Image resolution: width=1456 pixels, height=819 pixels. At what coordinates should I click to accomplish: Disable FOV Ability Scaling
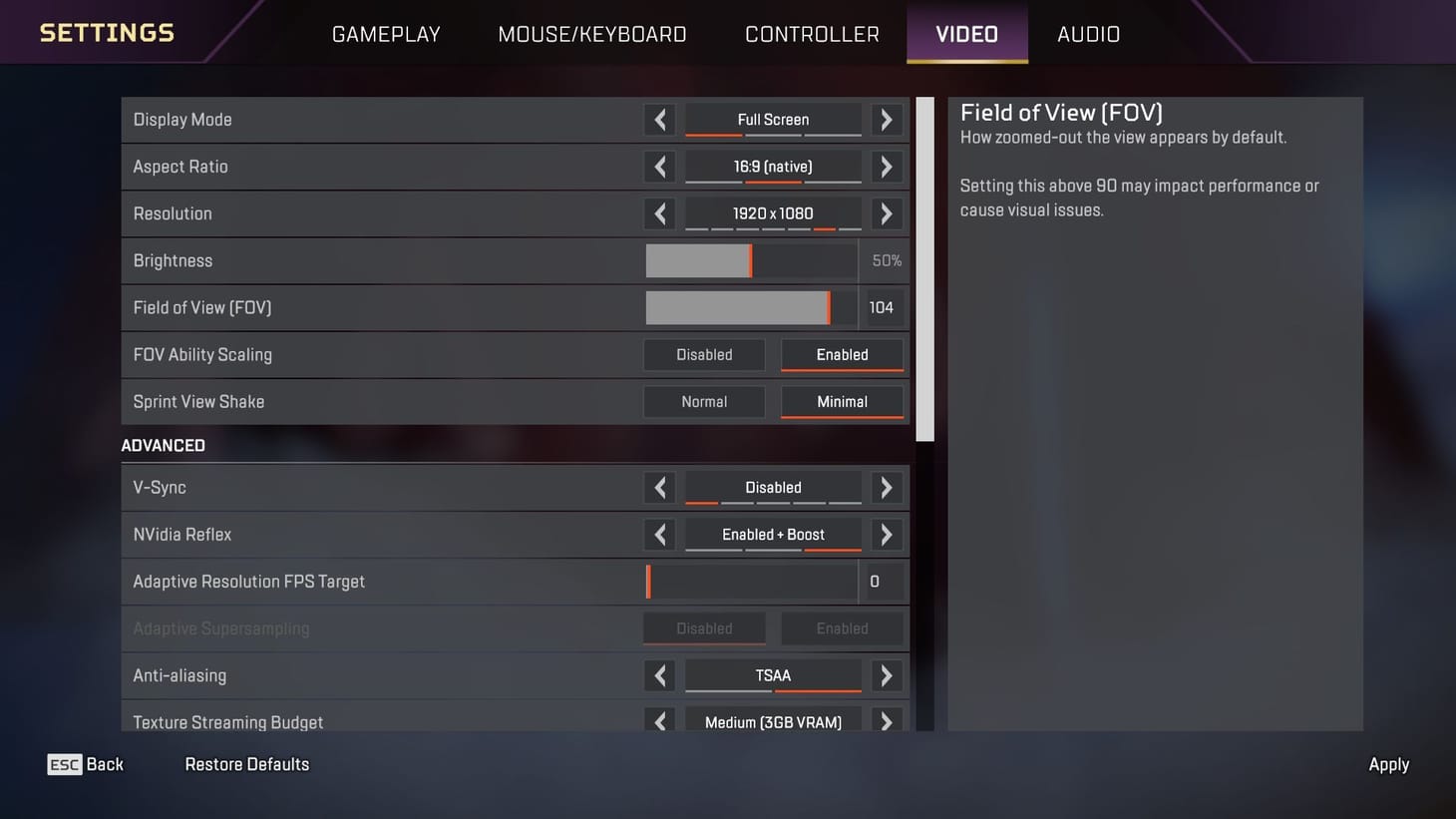pos(704,354)
